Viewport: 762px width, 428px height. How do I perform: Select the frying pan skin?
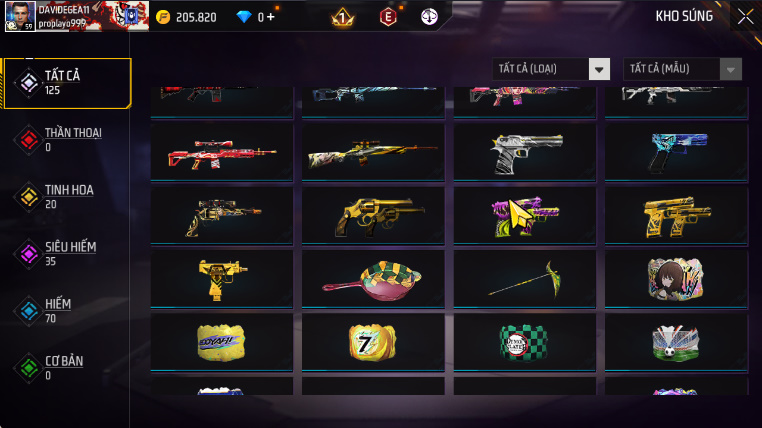tap(372, 279)
